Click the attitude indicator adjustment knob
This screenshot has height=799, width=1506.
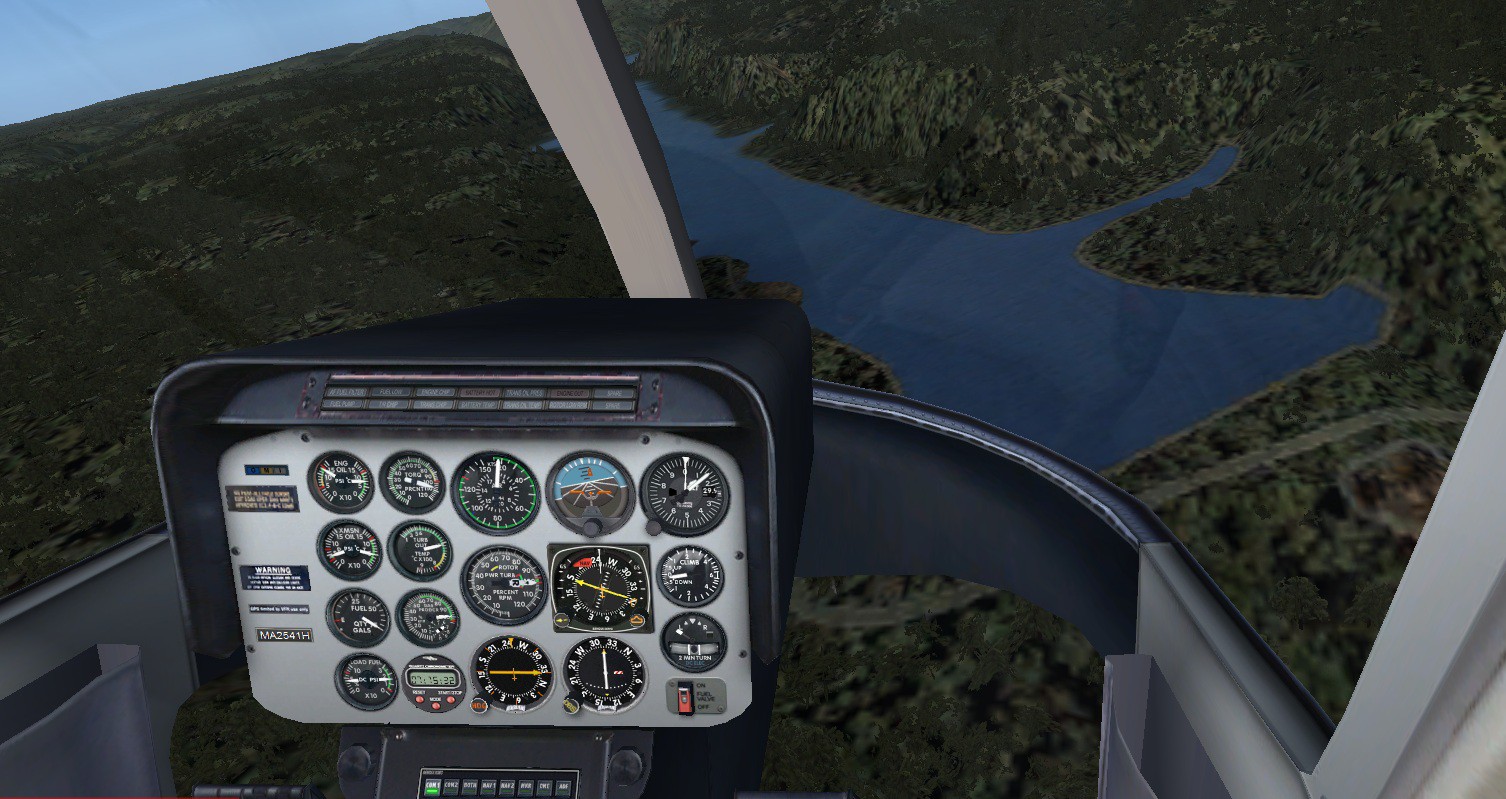pos(592,526)
